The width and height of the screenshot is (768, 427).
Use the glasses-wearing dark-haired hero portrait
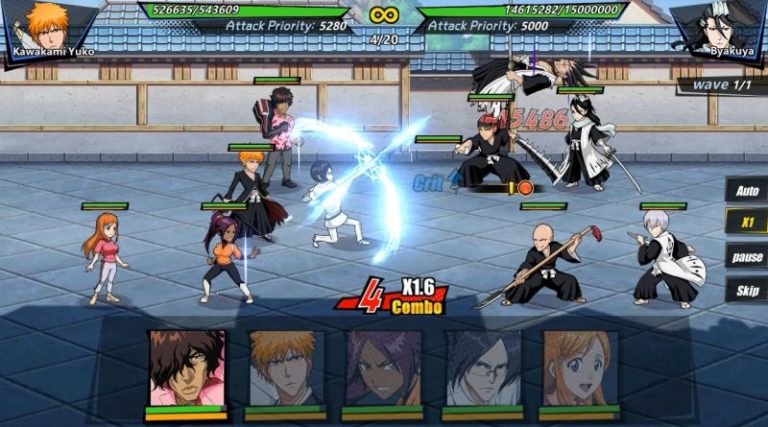(482, 368)
